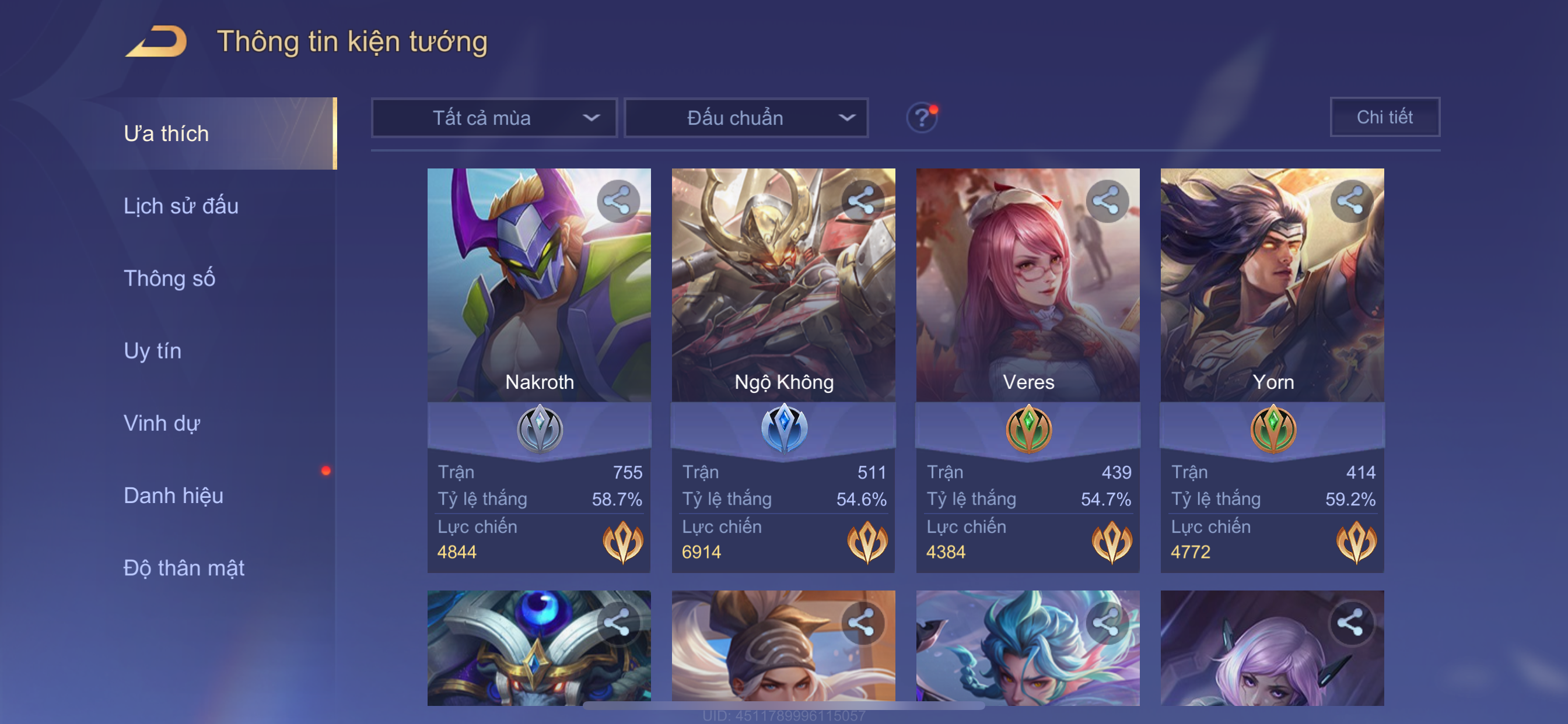Viewport: 1568px width, 724px height.
Task: Switch to Độ thân mật tab
Action: point(184,568)
